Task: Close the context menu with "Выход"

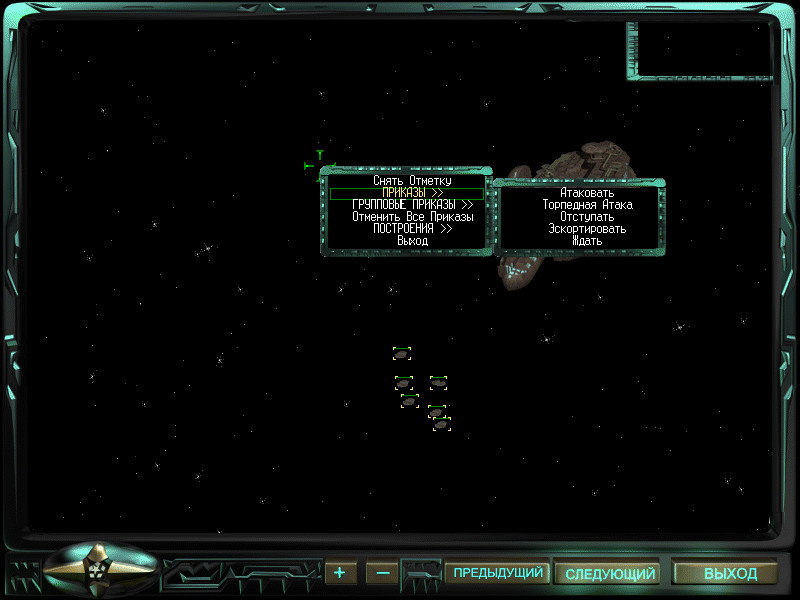Action: pyautogui.click(x=412, y=241)
